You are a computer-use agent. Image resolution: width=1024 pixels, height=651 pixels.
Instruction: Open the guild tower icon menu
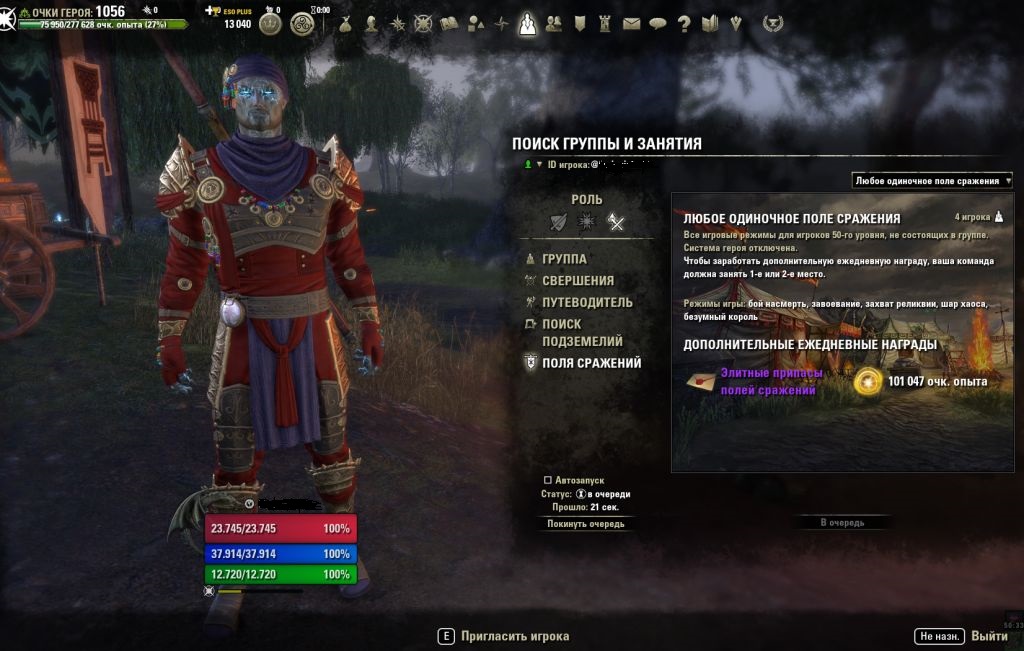click(605, 23)
